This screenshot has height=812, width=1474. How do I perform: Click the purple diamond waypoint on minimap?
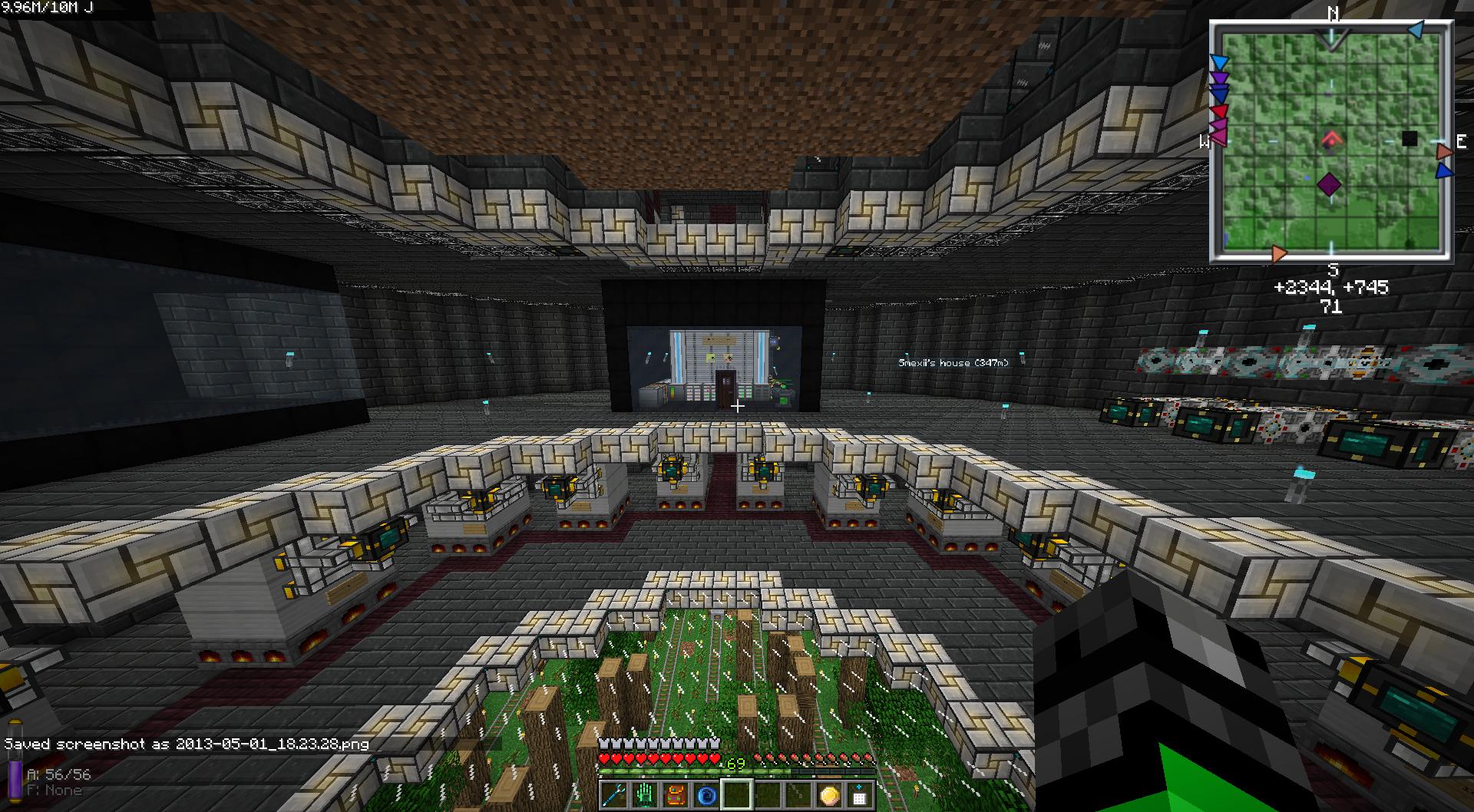pos(1330,184)
